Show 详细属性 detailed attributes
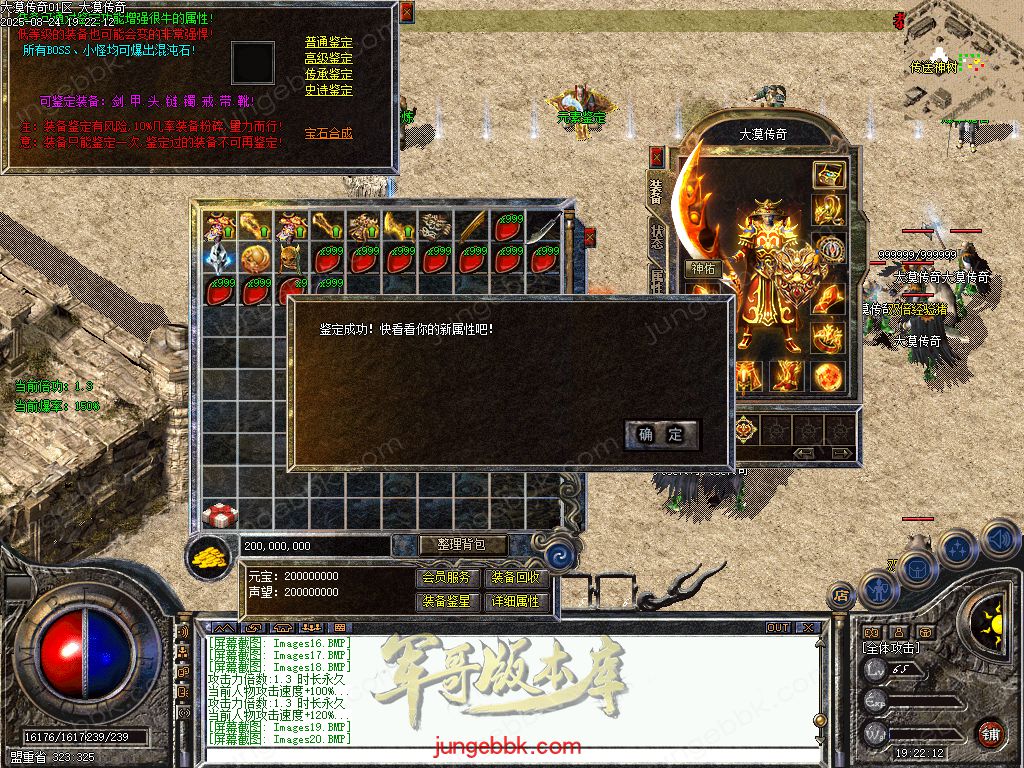The height and width of the screenshot is (768, 1024). (x=515, y=601)
